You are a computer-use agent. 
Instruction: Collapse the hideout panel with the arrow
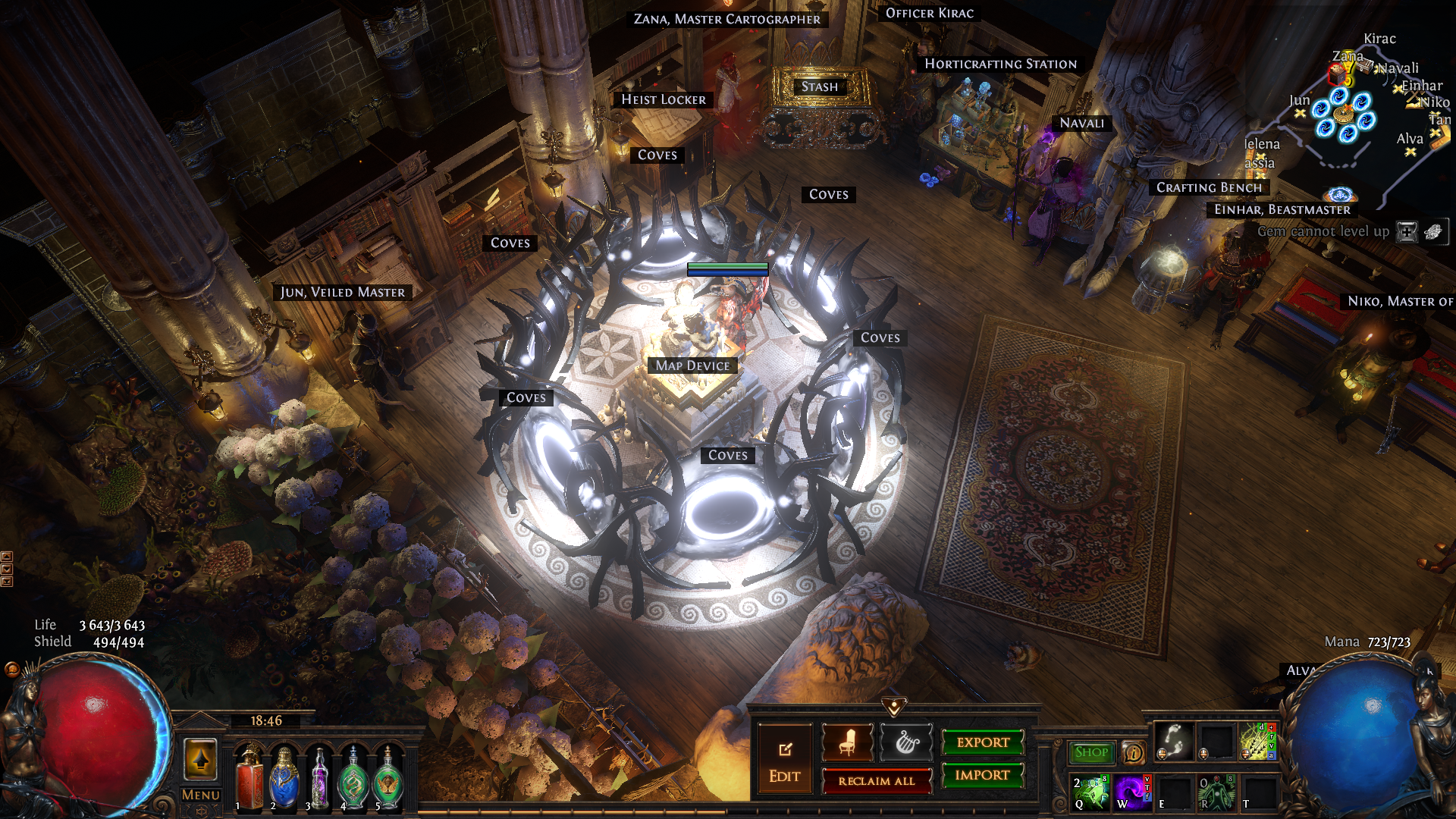tap(894, 707)
